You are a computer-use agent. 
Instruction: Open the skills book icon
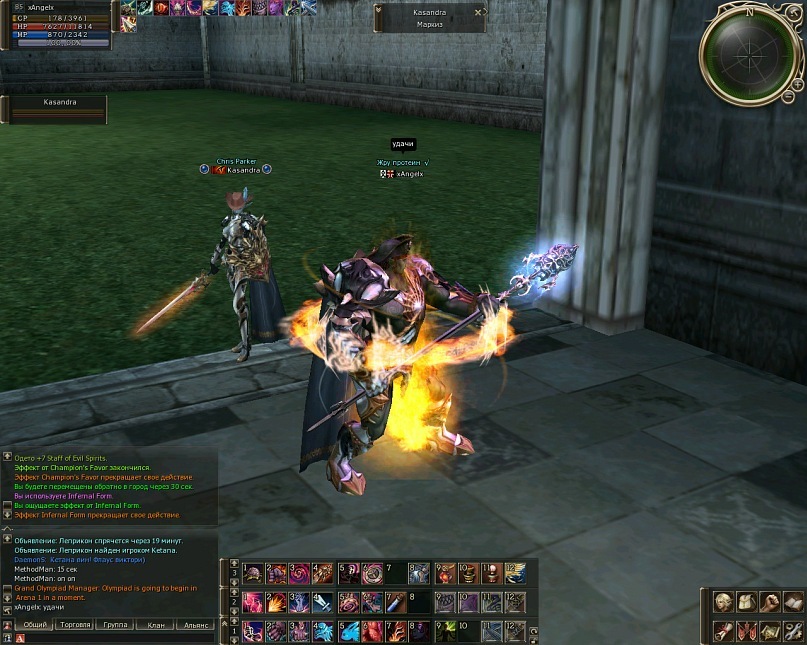(x=791, y=602)
